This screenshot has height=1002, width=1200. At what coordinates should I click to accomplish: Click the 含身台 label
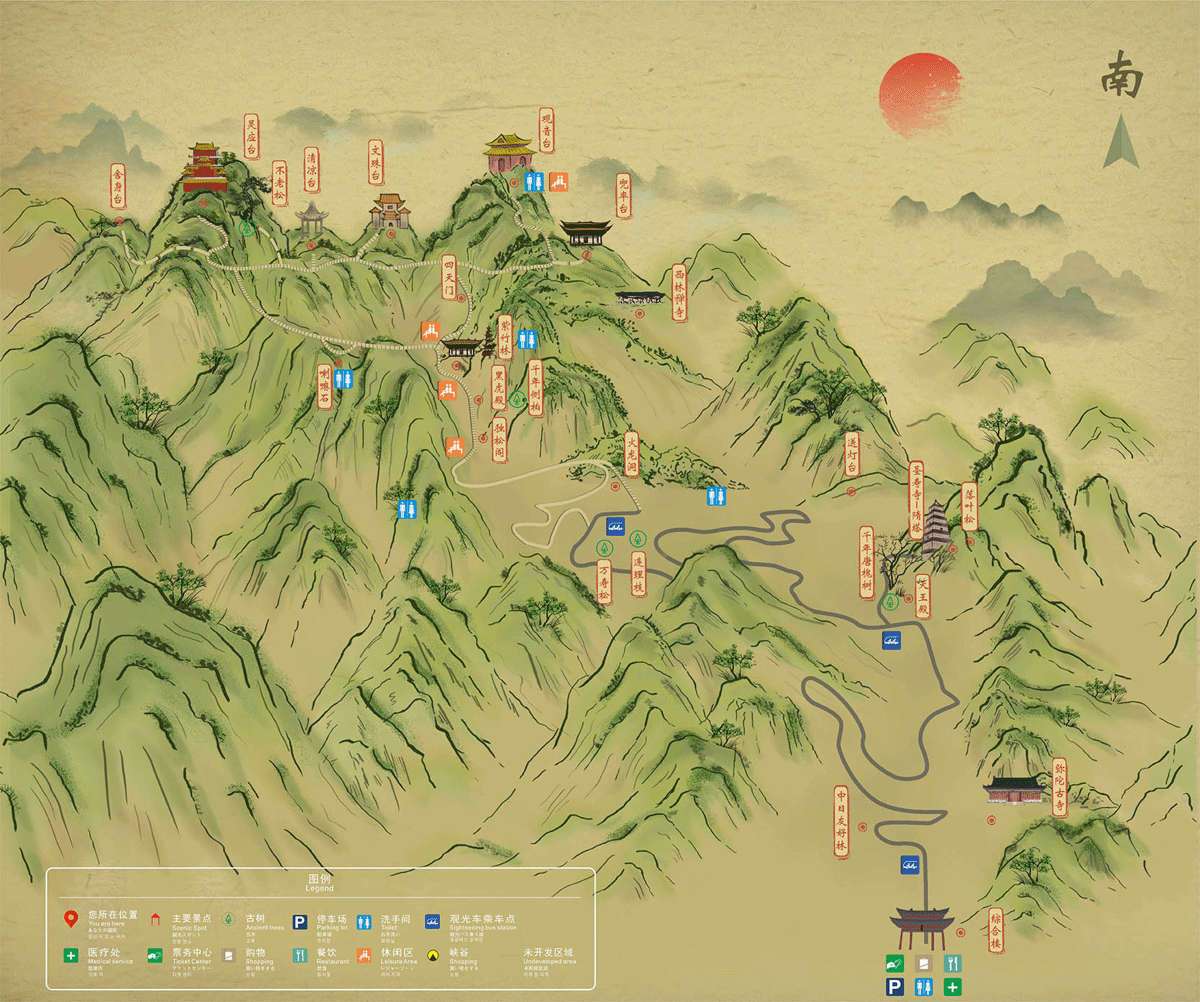(119, 186)
